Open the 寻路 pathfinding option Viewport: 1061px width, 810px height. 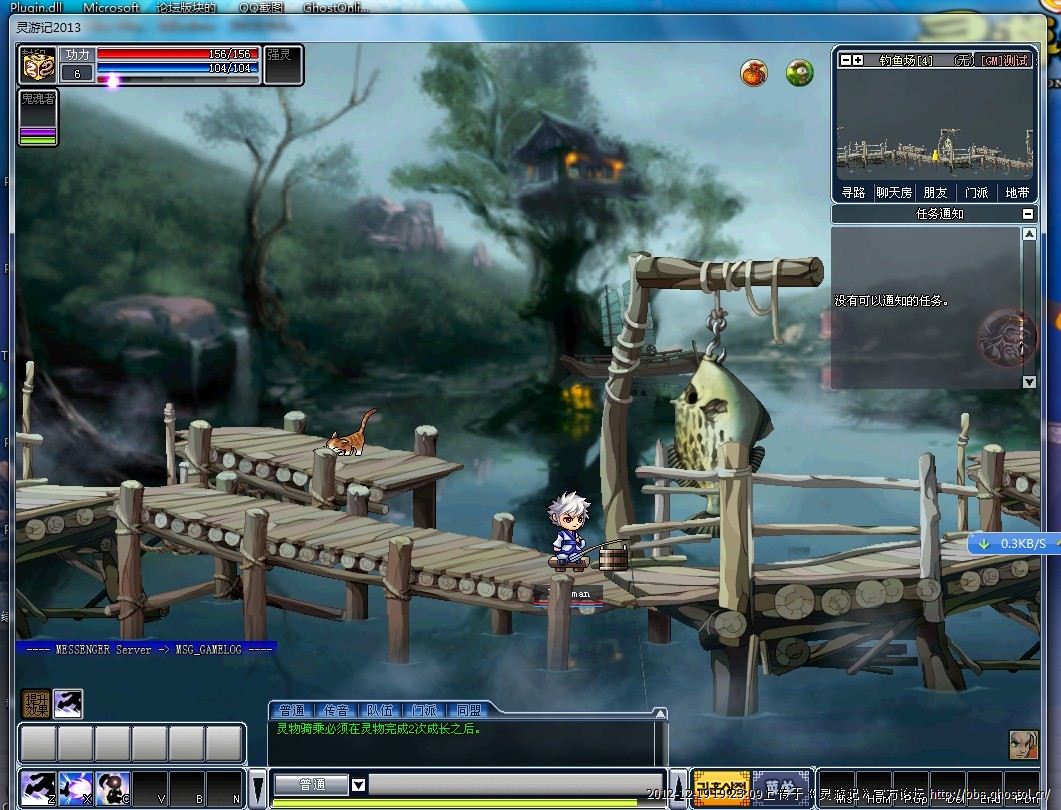point(853,193)
